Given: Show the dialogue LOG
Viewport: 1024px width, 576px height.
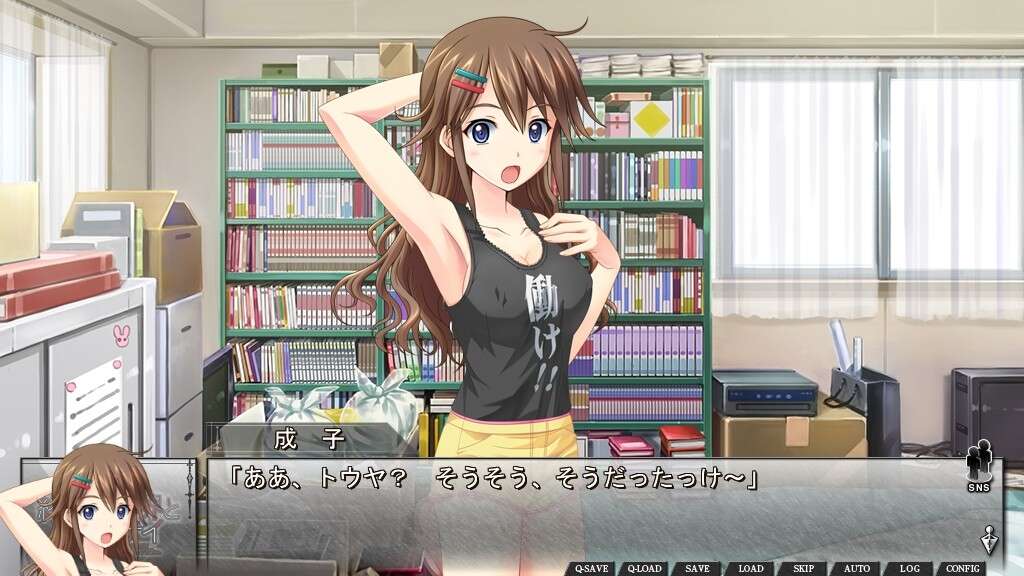Looking at the screenshot, I should click(x=909, y=568).
